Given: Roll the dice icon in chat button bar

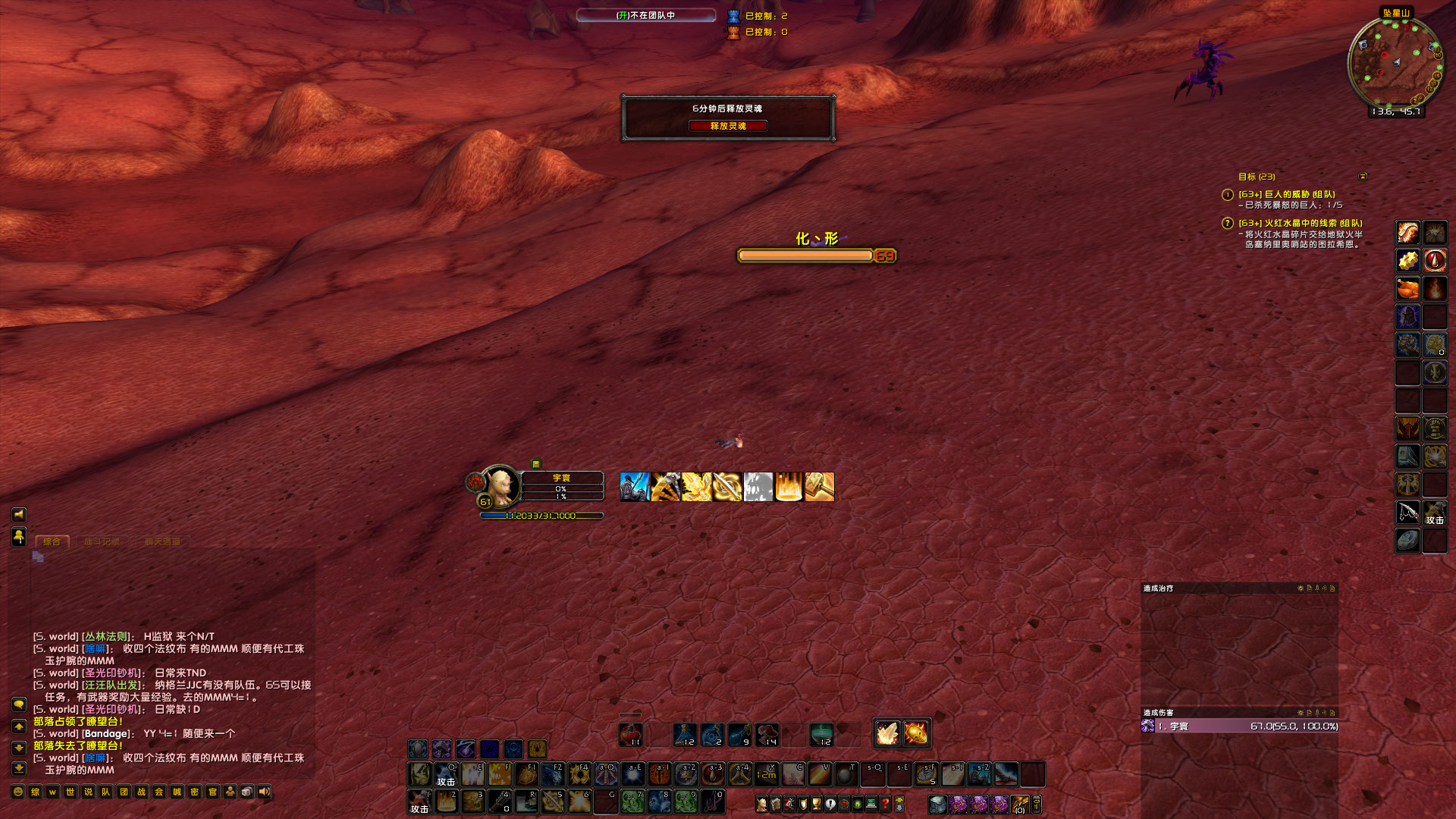Looking at the screenshot, I should [x=246, y=792].
